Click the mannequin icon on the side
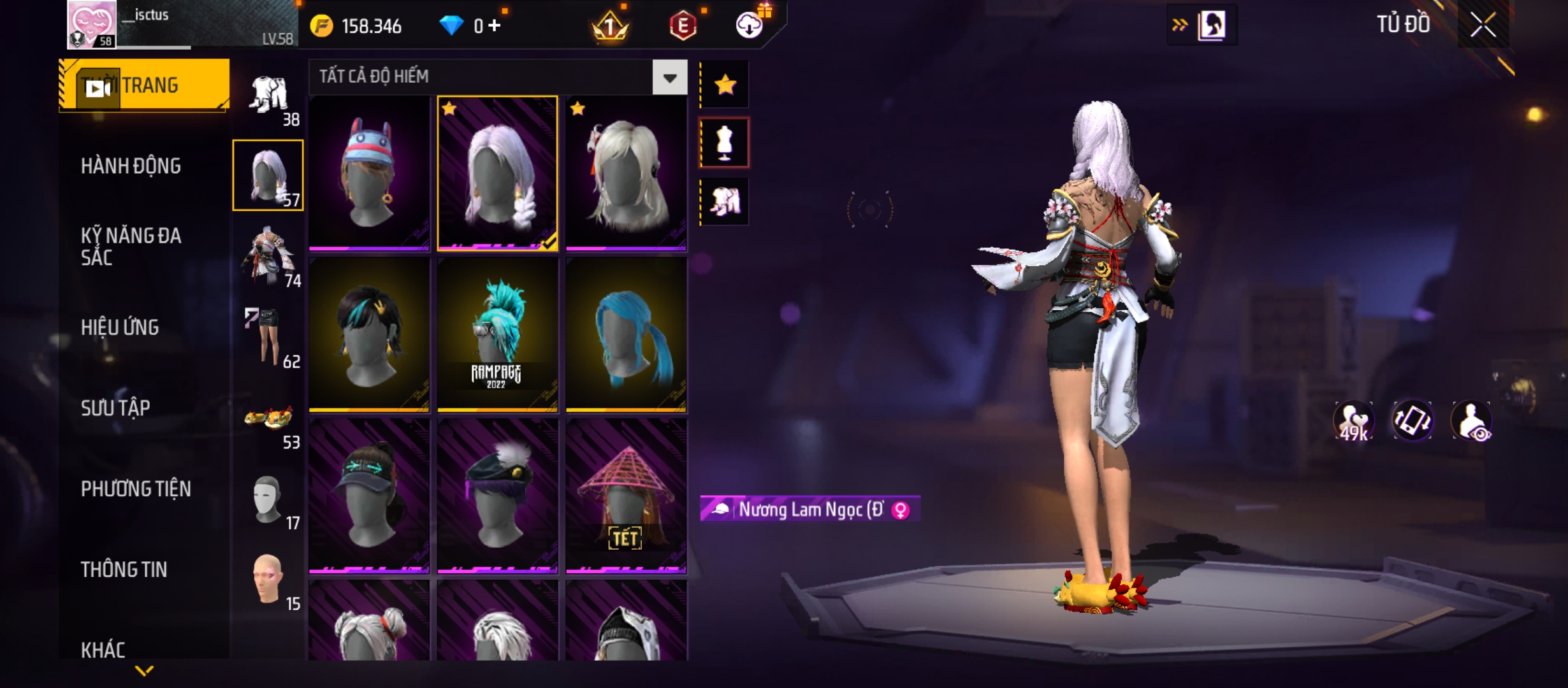This screenshot has height=688, width=1568. click(725, 143)
